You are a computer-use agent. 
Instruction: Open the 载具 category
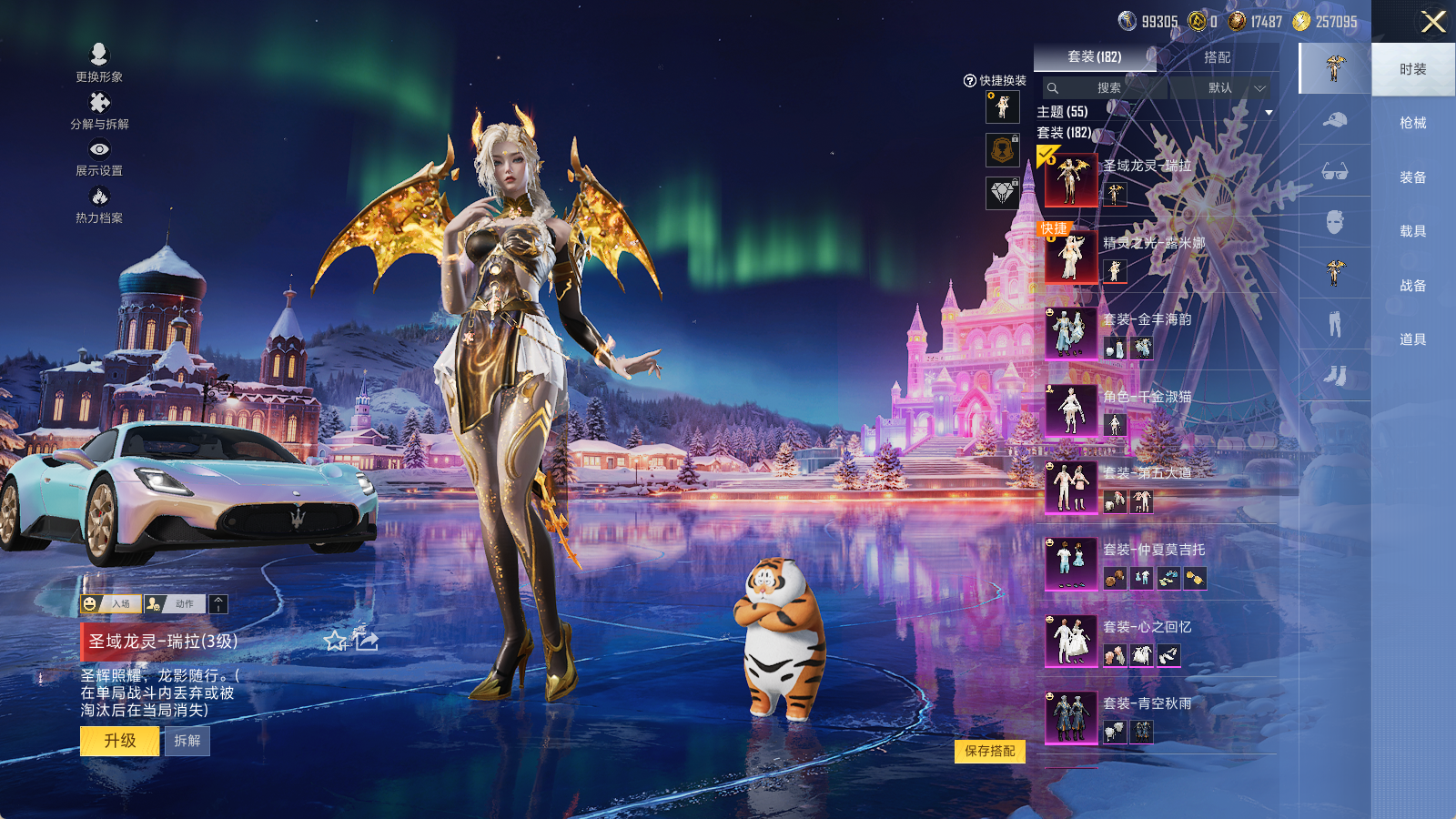[1412, 231]
